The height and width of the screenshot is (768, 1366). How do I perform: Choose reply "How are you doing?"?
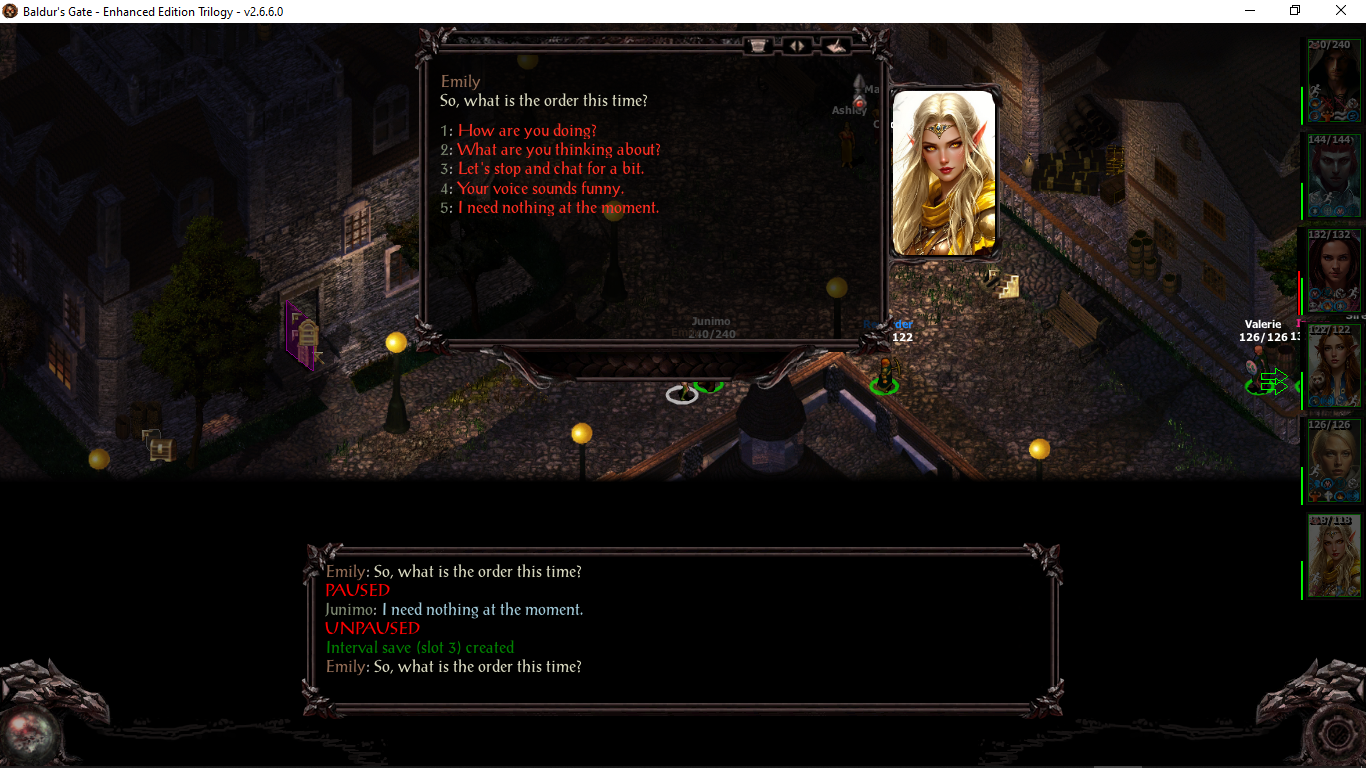[527, 131]
